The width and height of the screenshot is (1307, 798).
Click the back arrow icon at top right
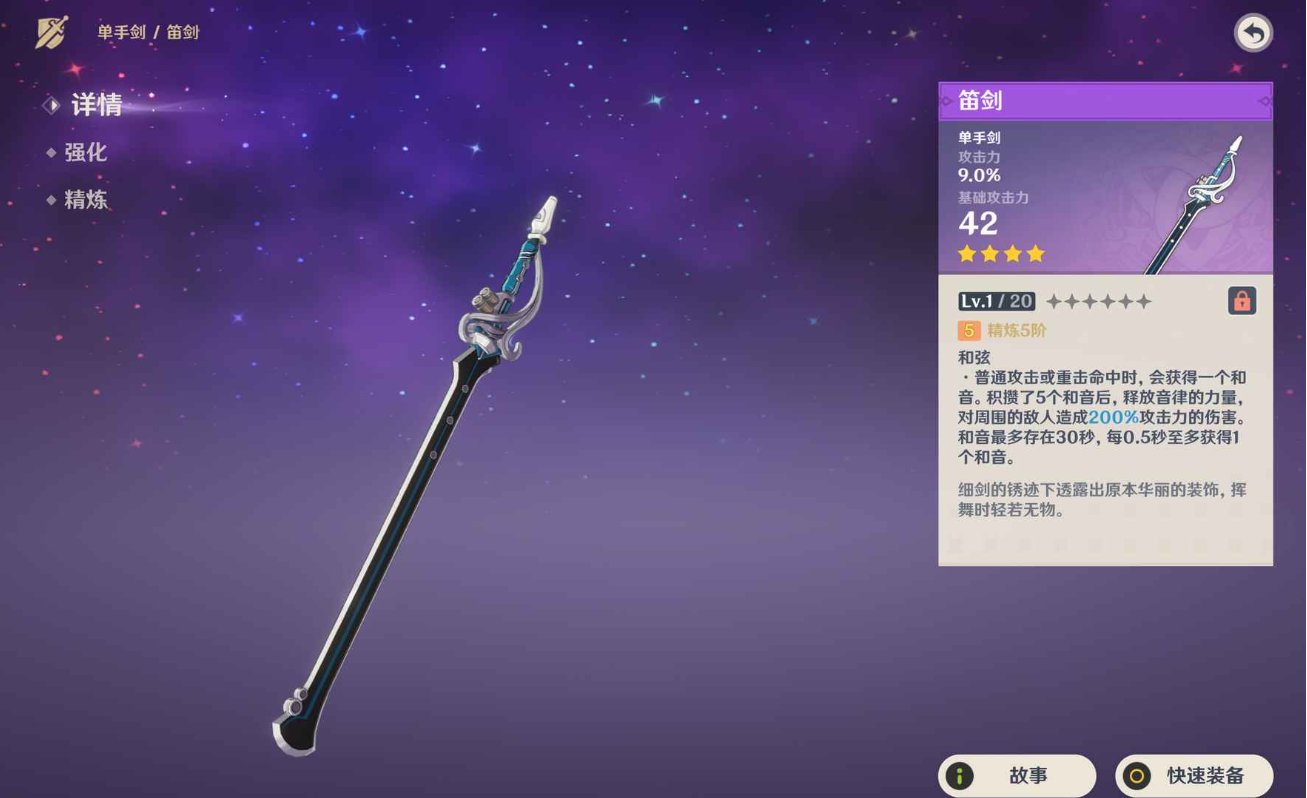pos(1253,32)
